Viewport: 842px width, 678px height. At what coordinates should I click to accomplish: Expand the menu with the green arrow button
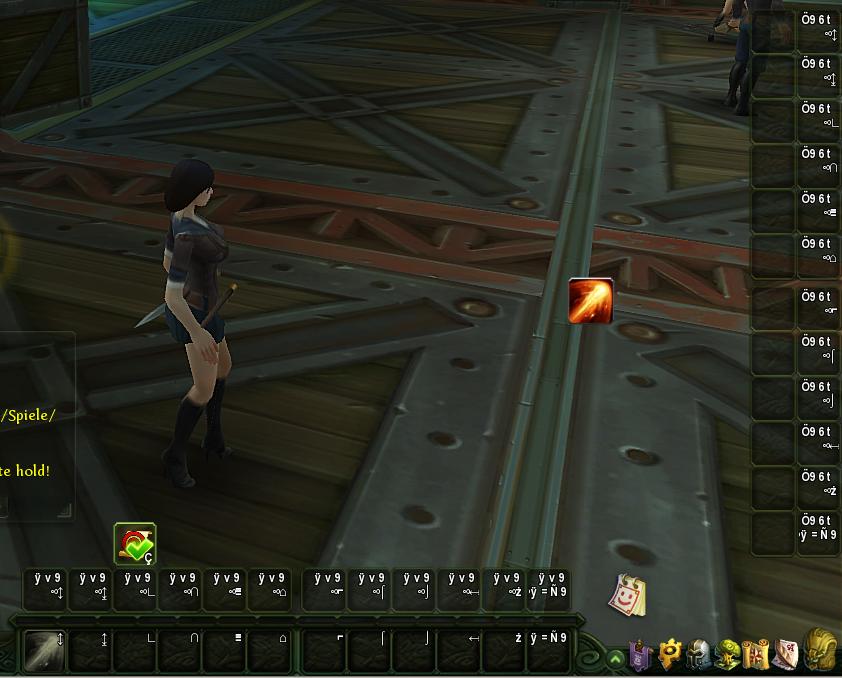point(615,658)
